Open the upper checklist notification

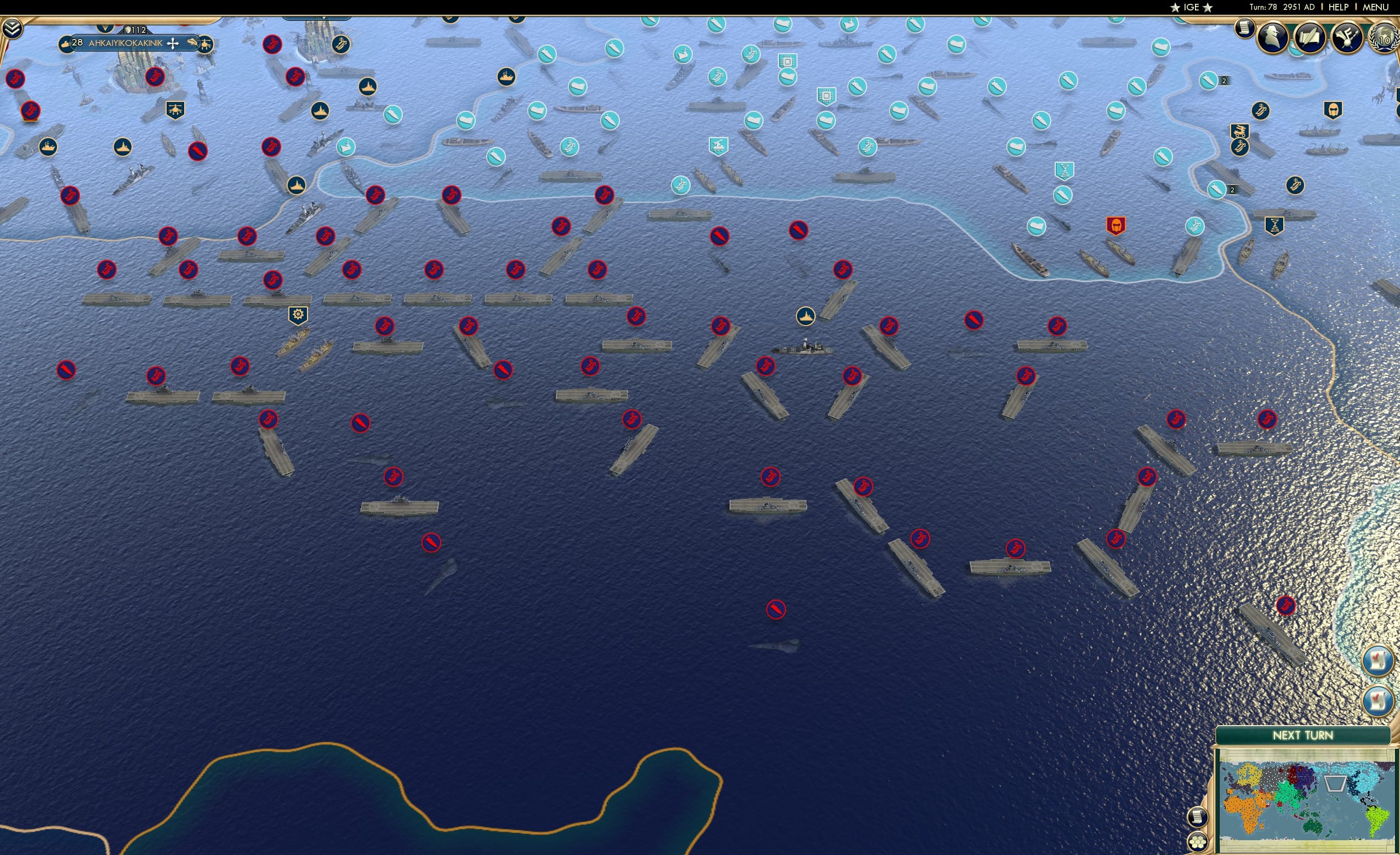(x=1378, y=660)
